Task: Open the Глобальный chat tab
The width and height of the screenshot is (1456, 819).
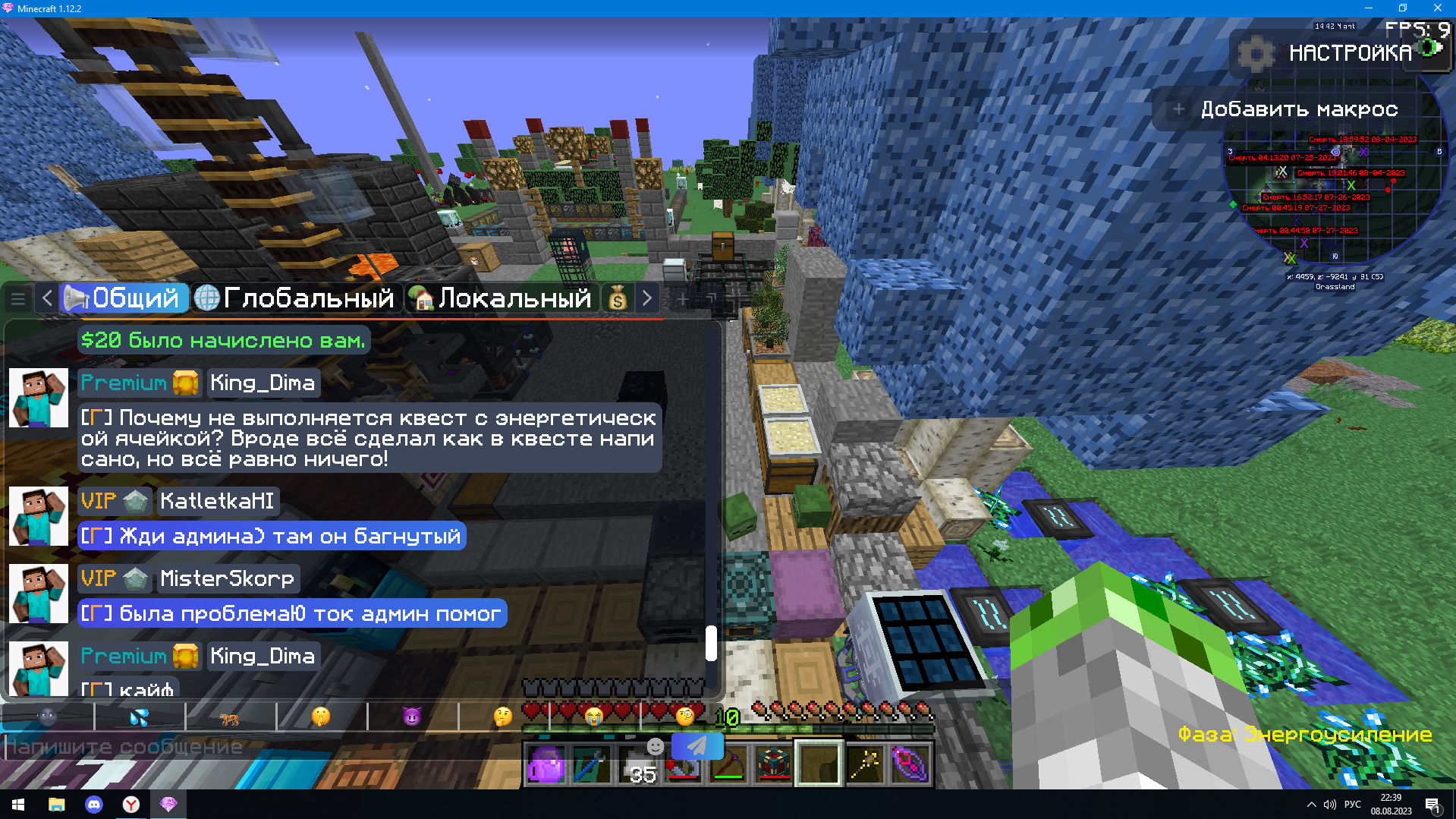Action: (x=294, y=298)
